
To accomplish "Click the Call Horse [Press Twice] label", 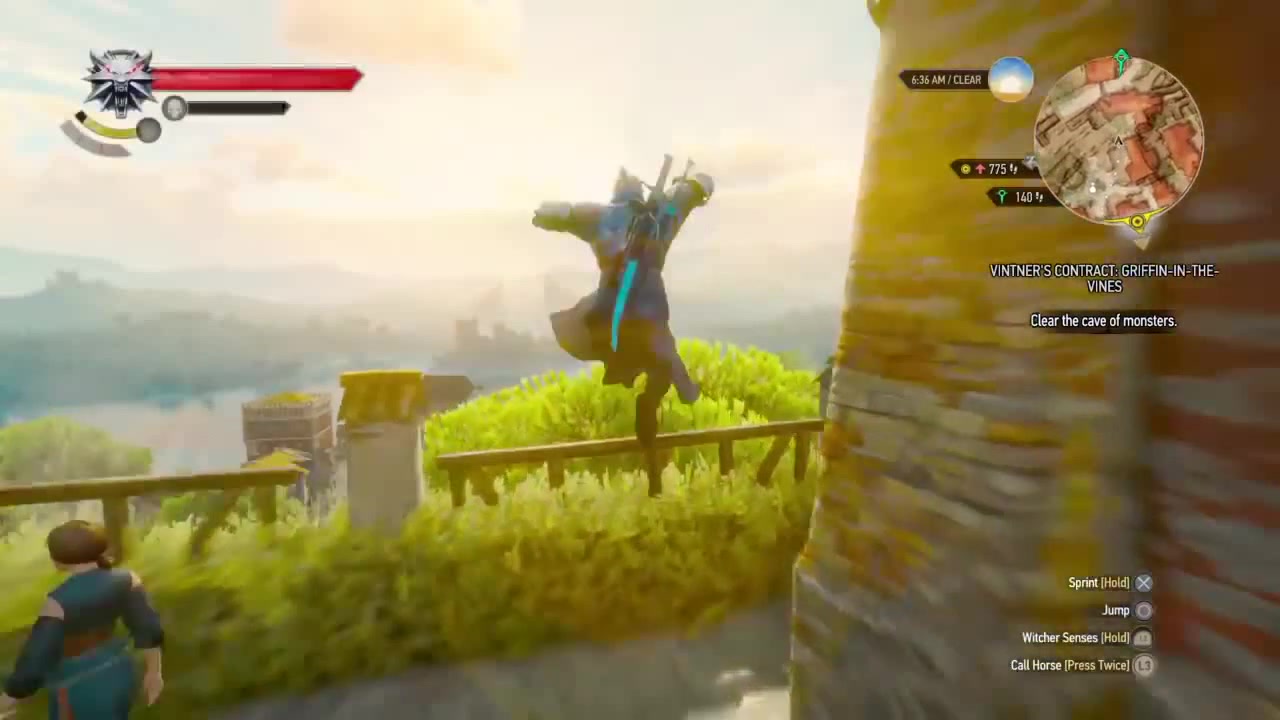I will tap(1070, 665).
